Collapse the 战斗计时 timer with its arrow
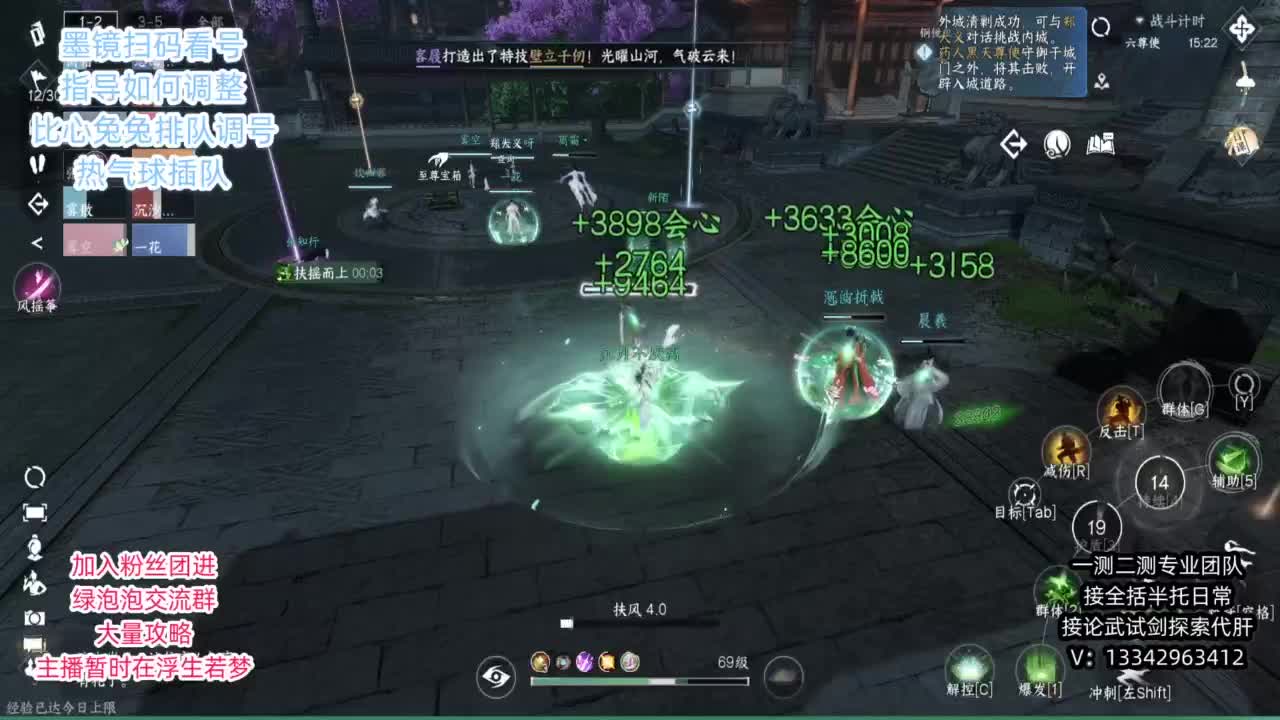 (x=1139, y=20)
